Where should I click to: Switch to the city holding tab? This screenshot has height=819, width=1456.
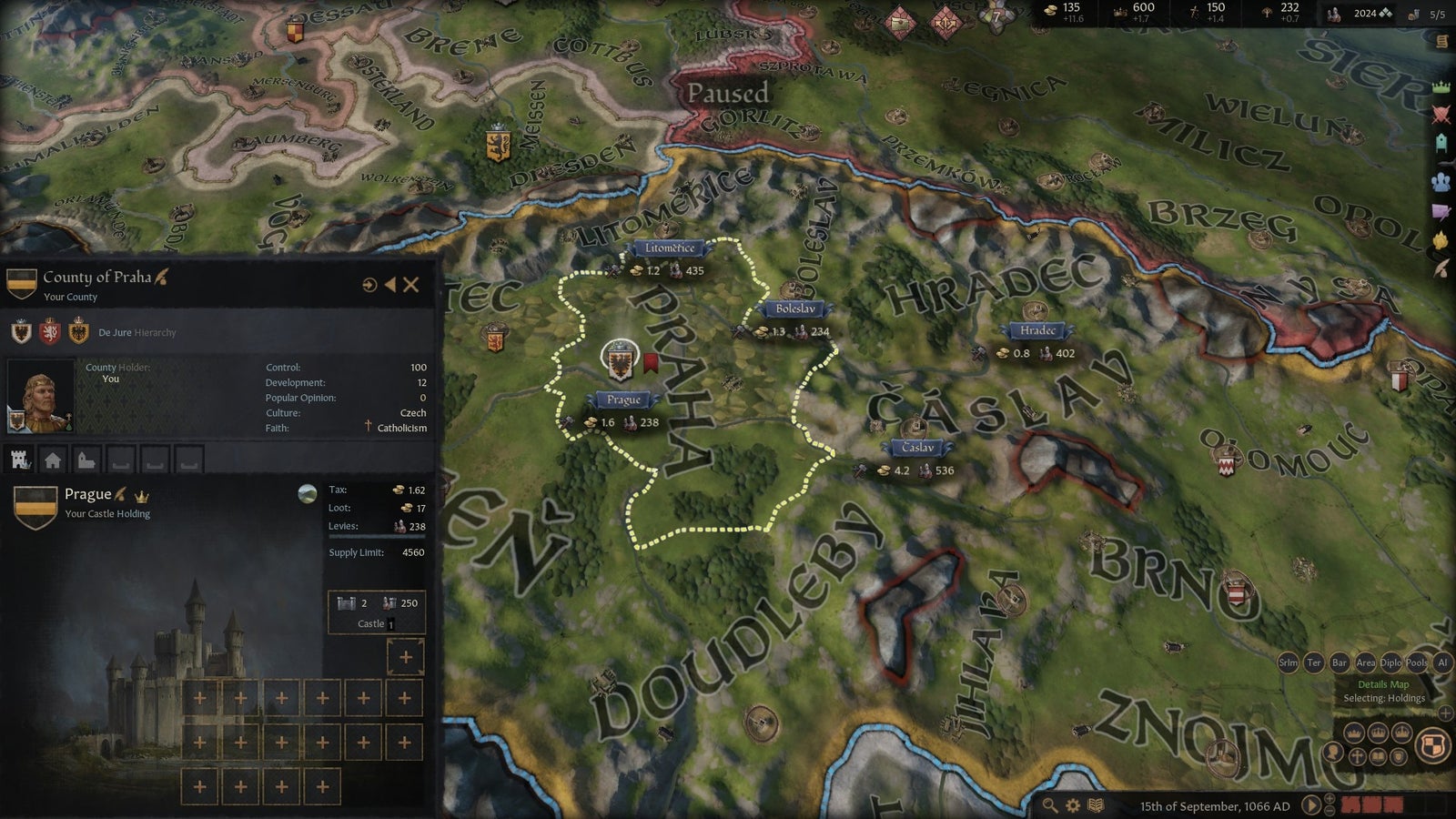[53, 458]
